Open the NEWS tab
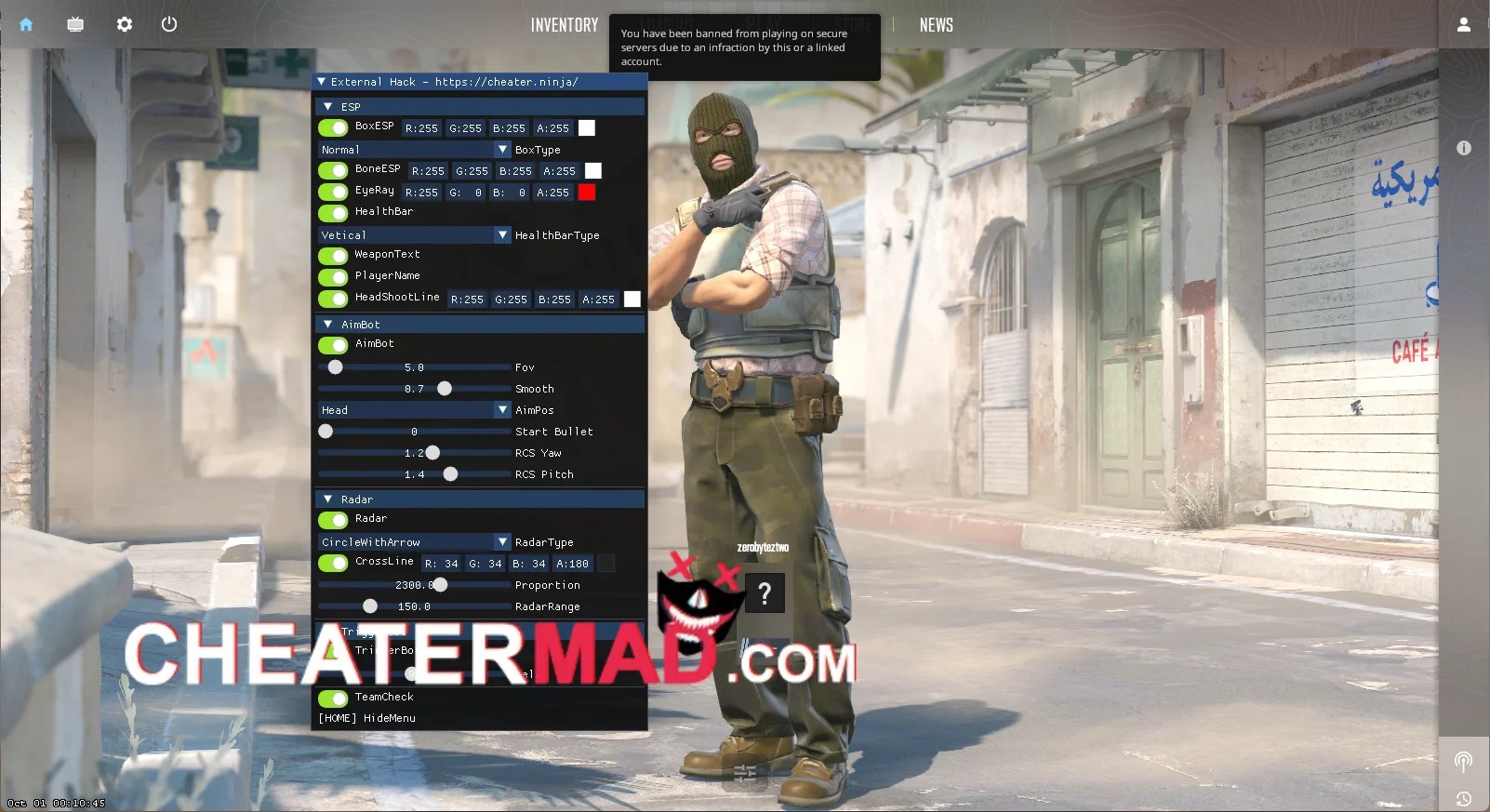The width and height of the screenshot is (1490, 812). (x=937, y=24)
